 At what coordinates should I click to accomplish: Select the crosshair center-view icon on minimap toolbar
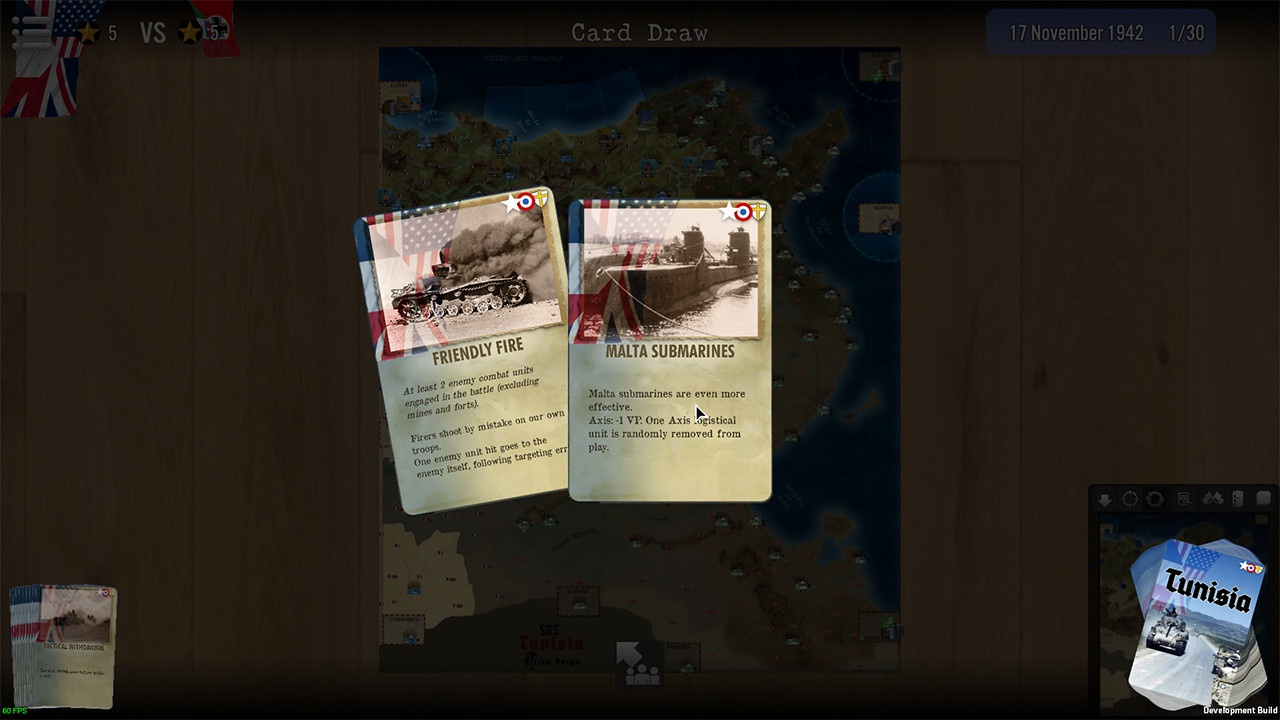coord(1130,498)
